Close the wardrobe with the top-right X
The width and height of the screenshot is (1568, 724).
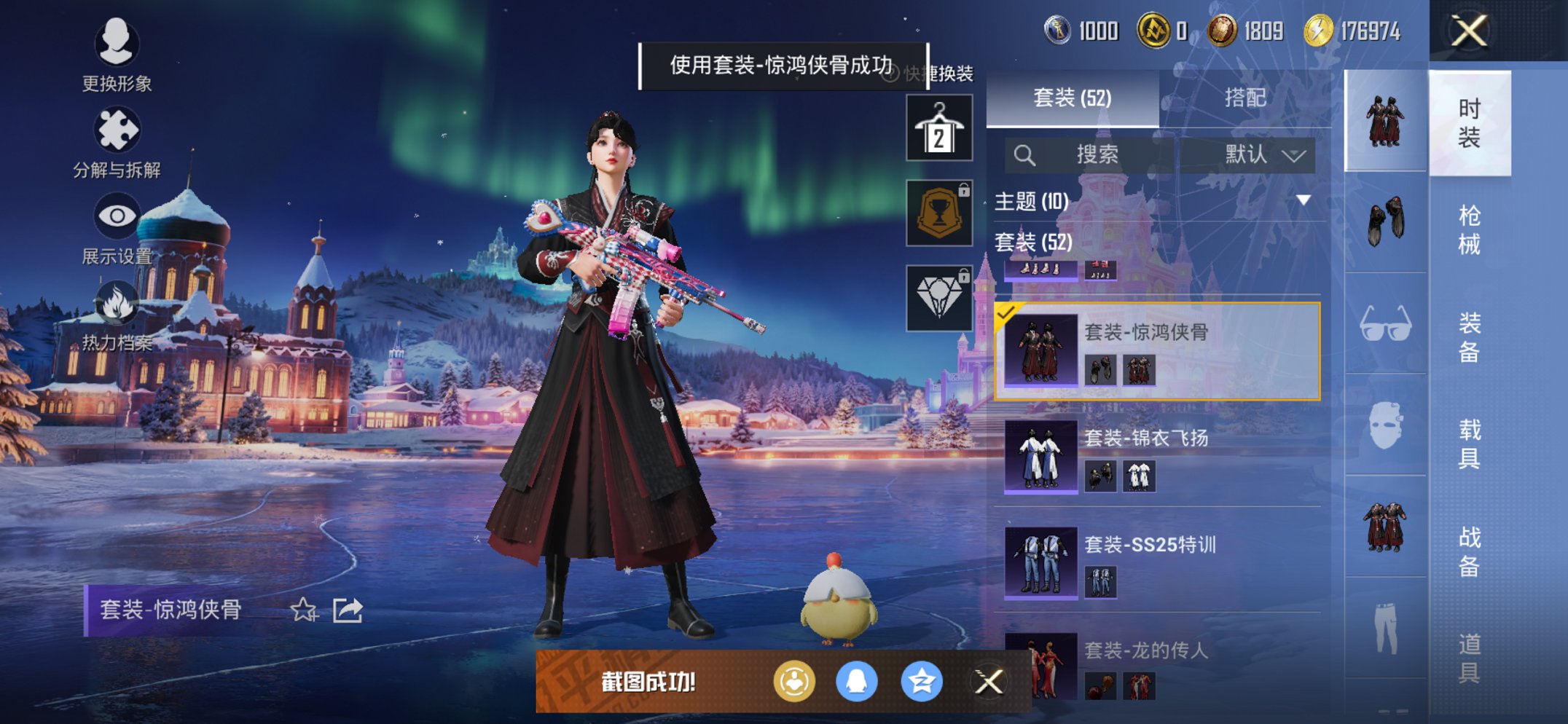[1468, 31]
